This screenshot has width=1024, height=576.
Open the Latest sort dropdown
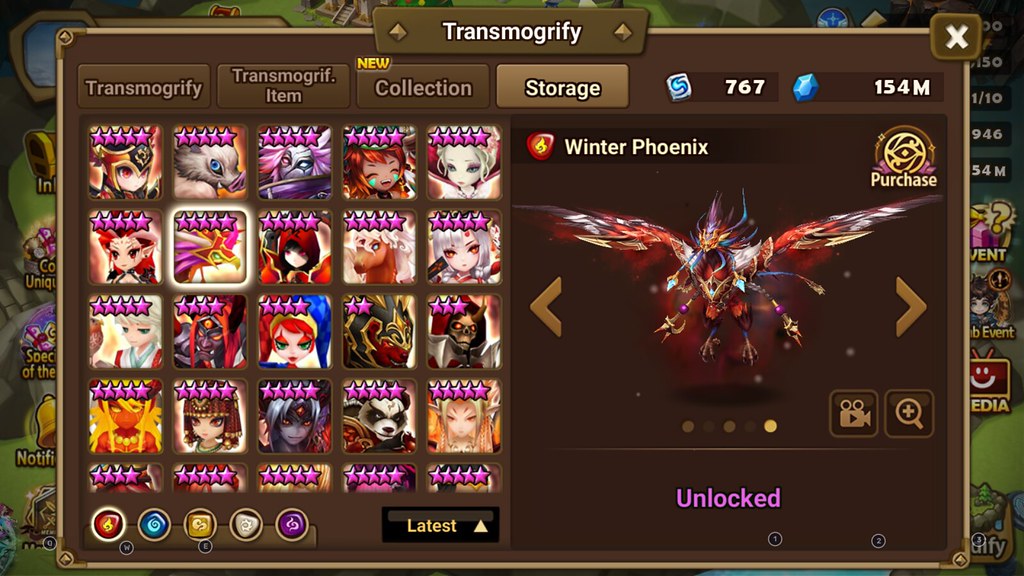click(440, 525)
